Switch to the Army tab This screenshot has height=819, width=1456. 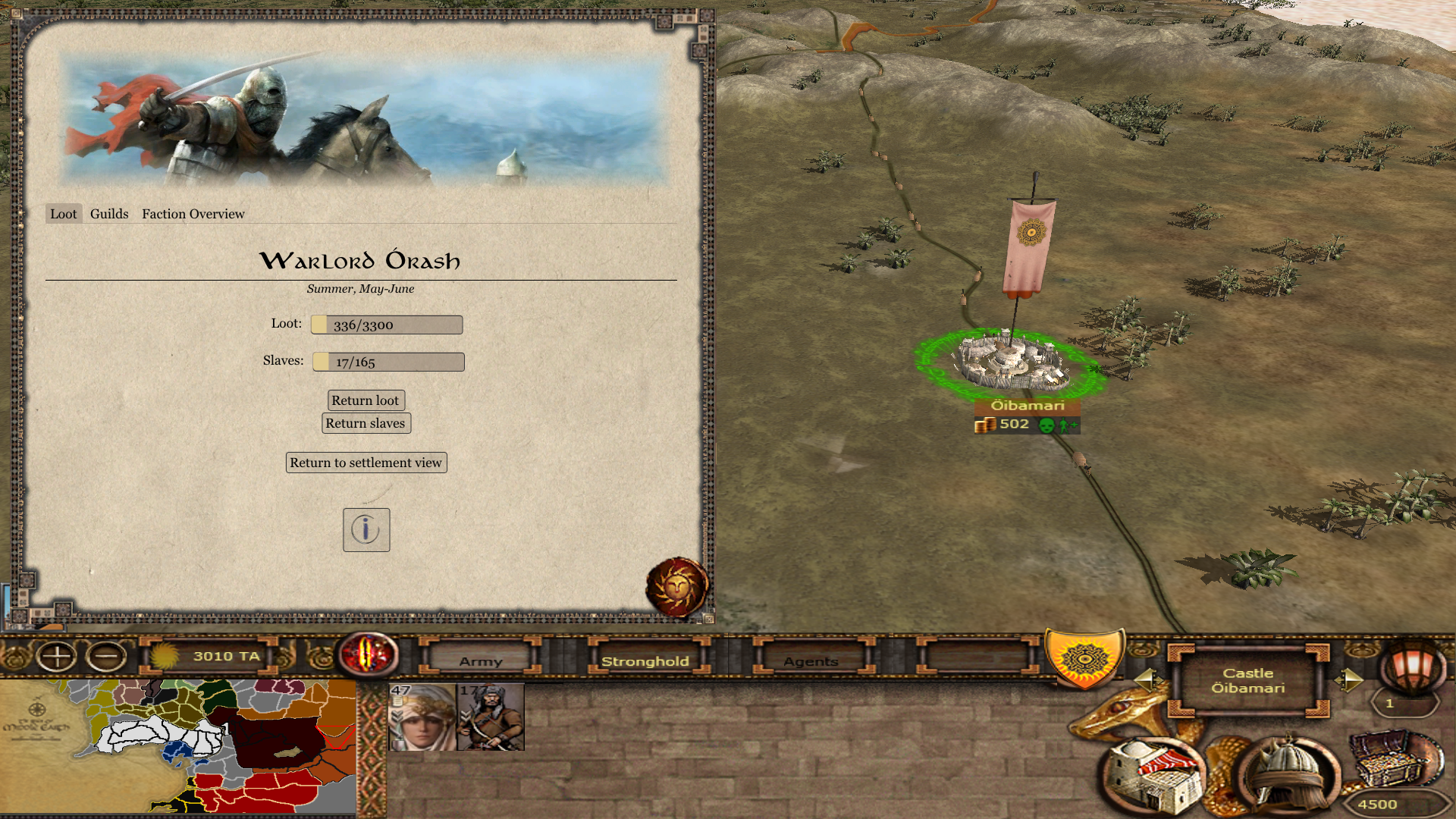(x=481, y=661)
